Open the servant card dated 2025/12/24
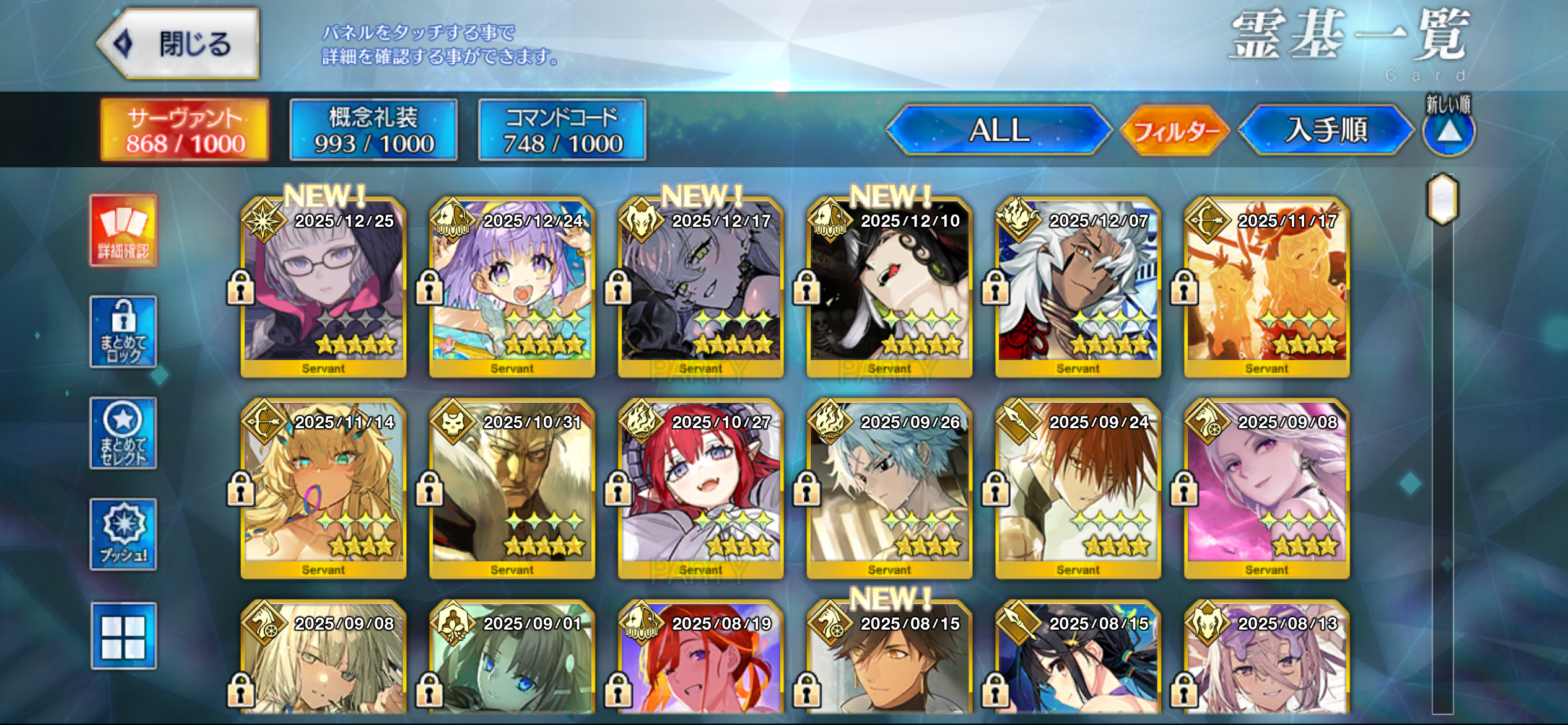1568x725 pixels. 512,288
